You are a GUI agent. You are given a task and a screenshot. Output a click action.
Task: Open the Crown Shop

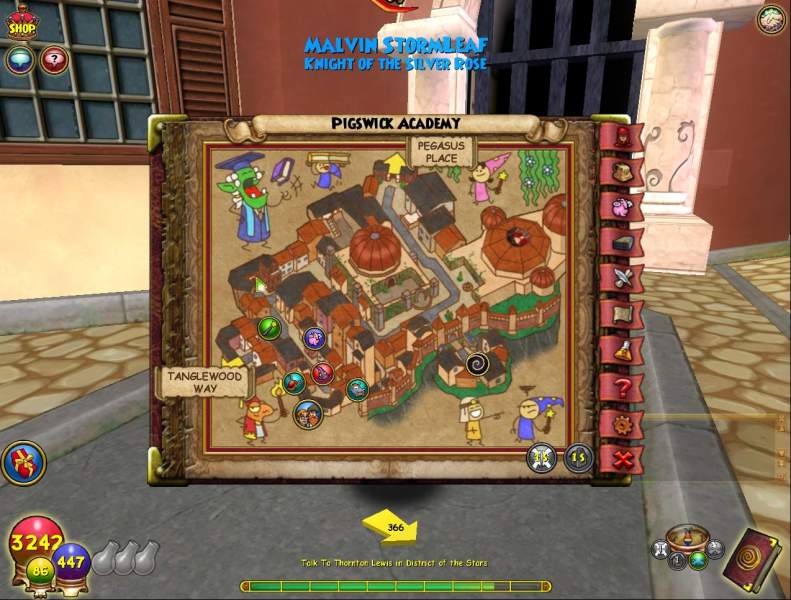22,24
